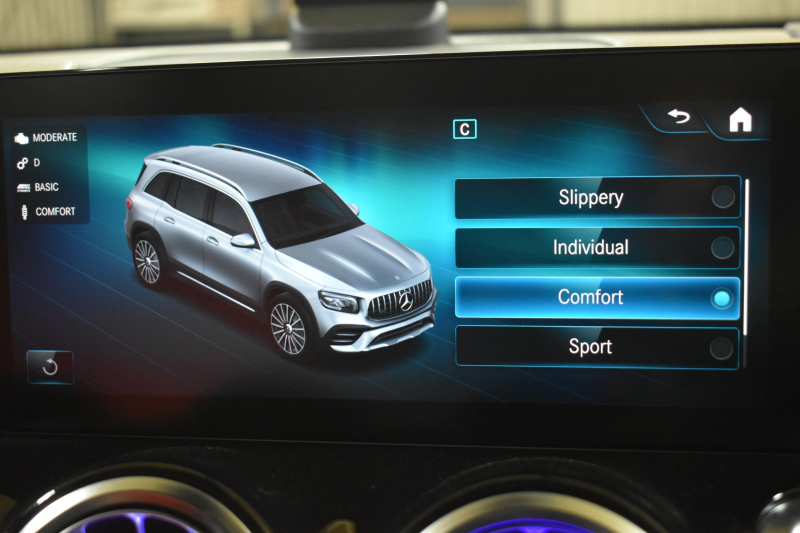The width and height of the screenshot is (800, 533).
Task: Switch to Sport drive mode
Action: click(597, 347)
